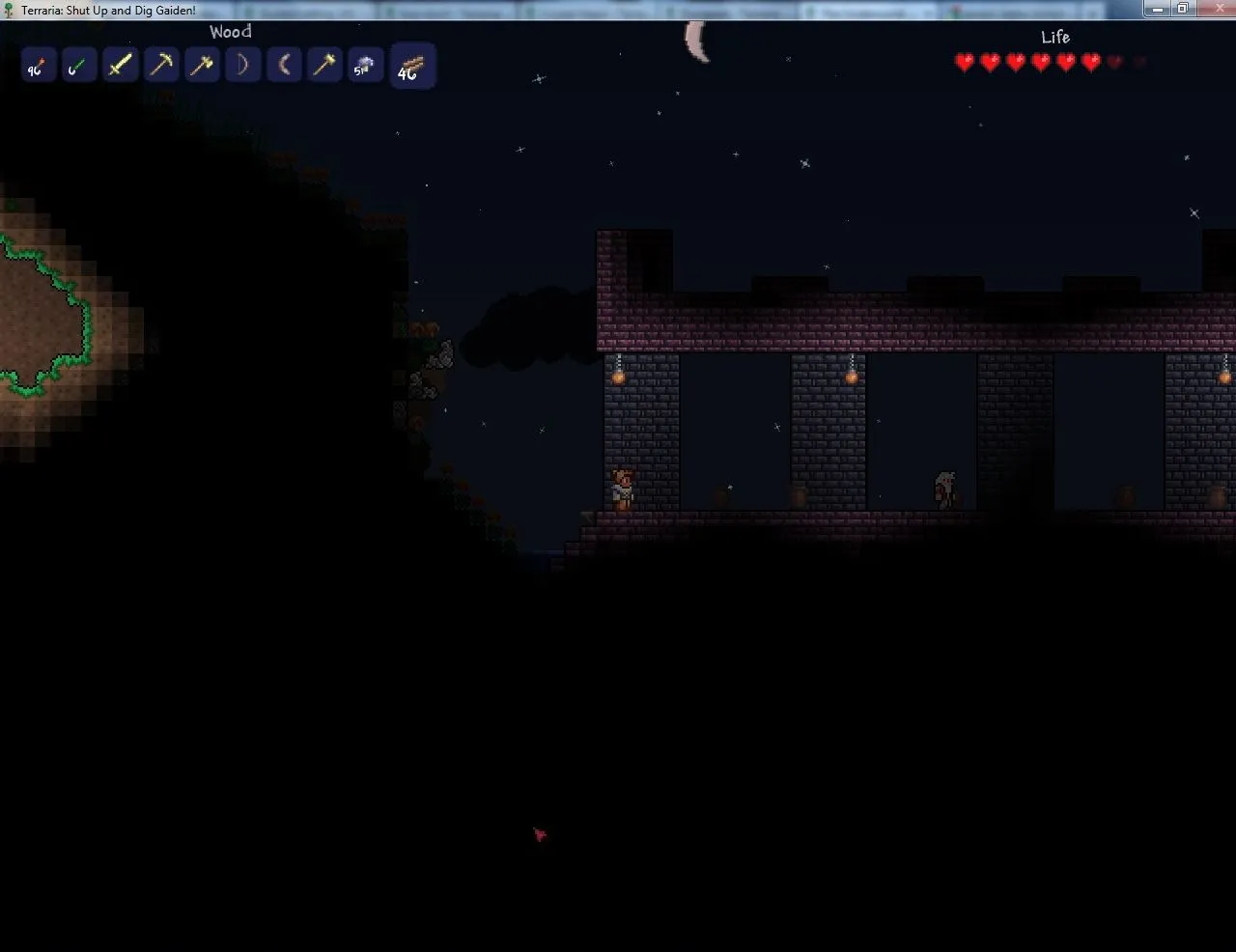This screenshot has width=1236, height=952.
Task: Pick the pale ore stack of 51
Action: coord(365,67)
